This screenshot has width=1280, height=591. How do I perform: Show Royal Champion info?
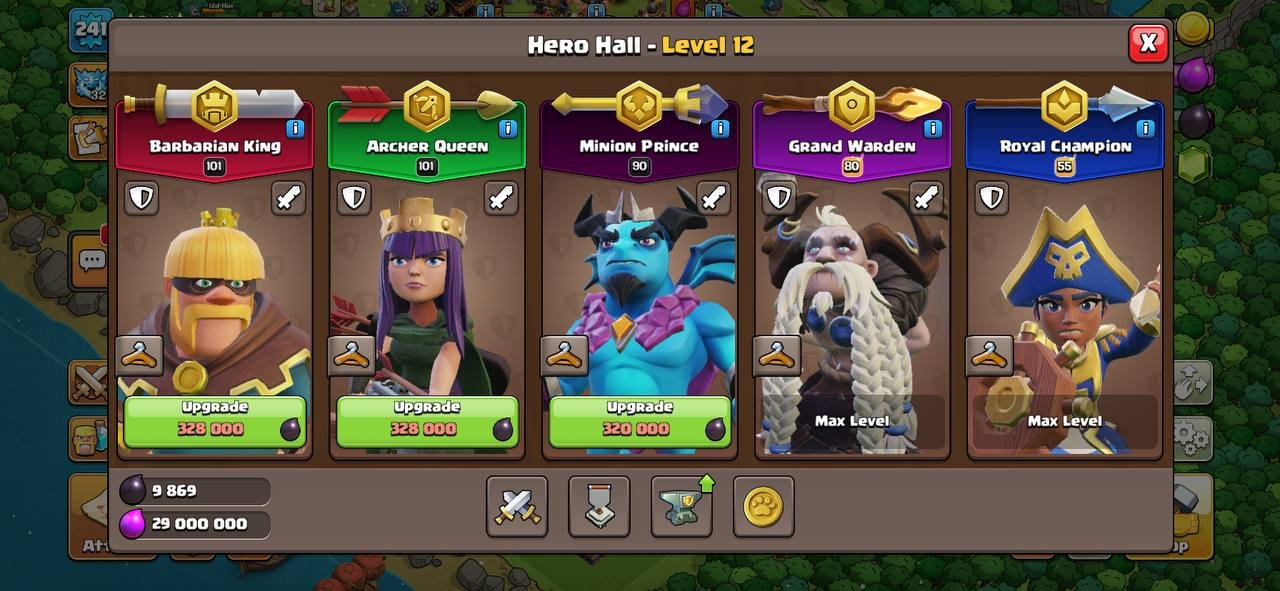1145,128
